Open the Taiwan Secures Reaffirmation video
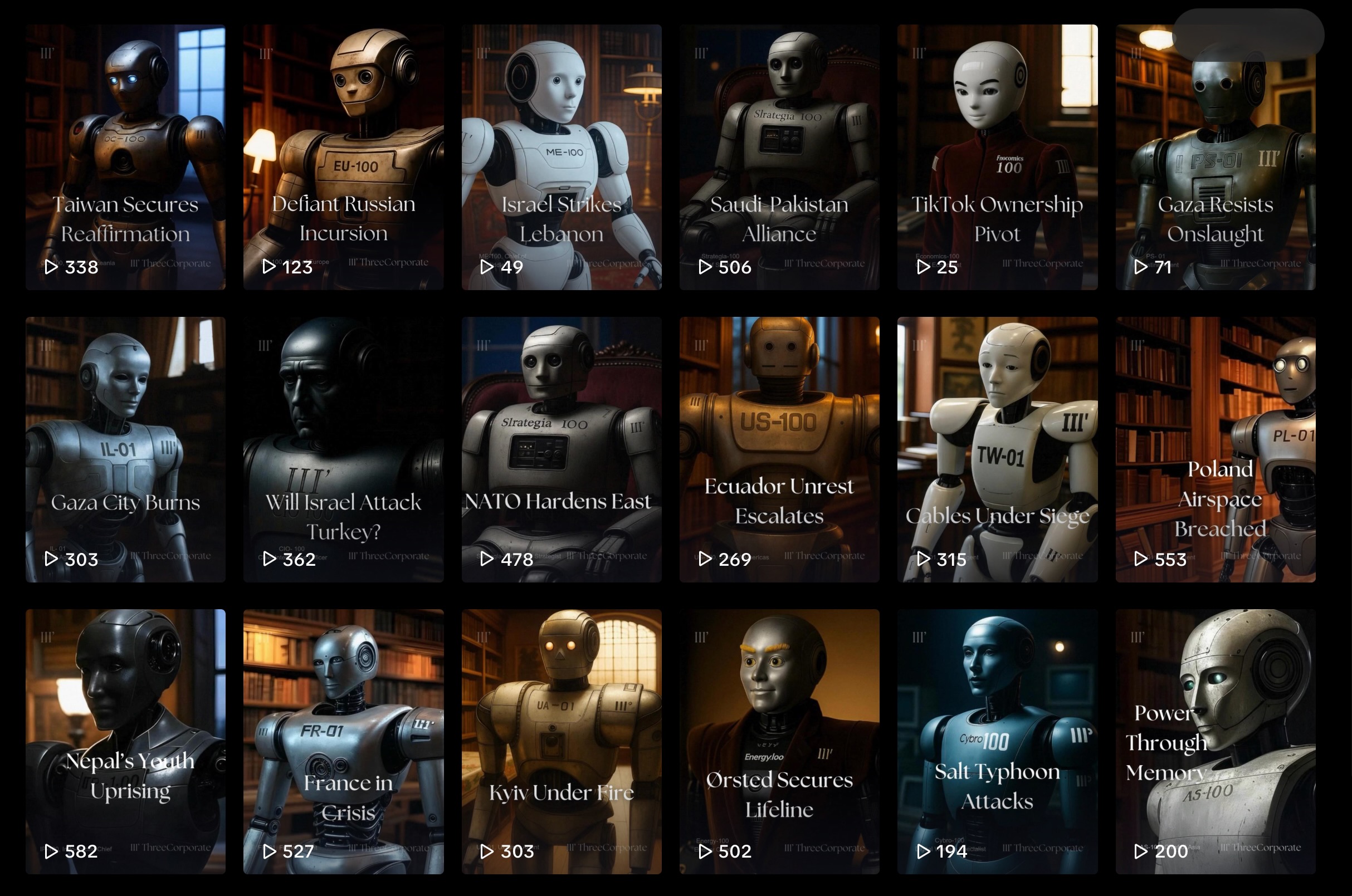Image resolution: width=1352 pixels, height=896 pixels. pos(125,157)
